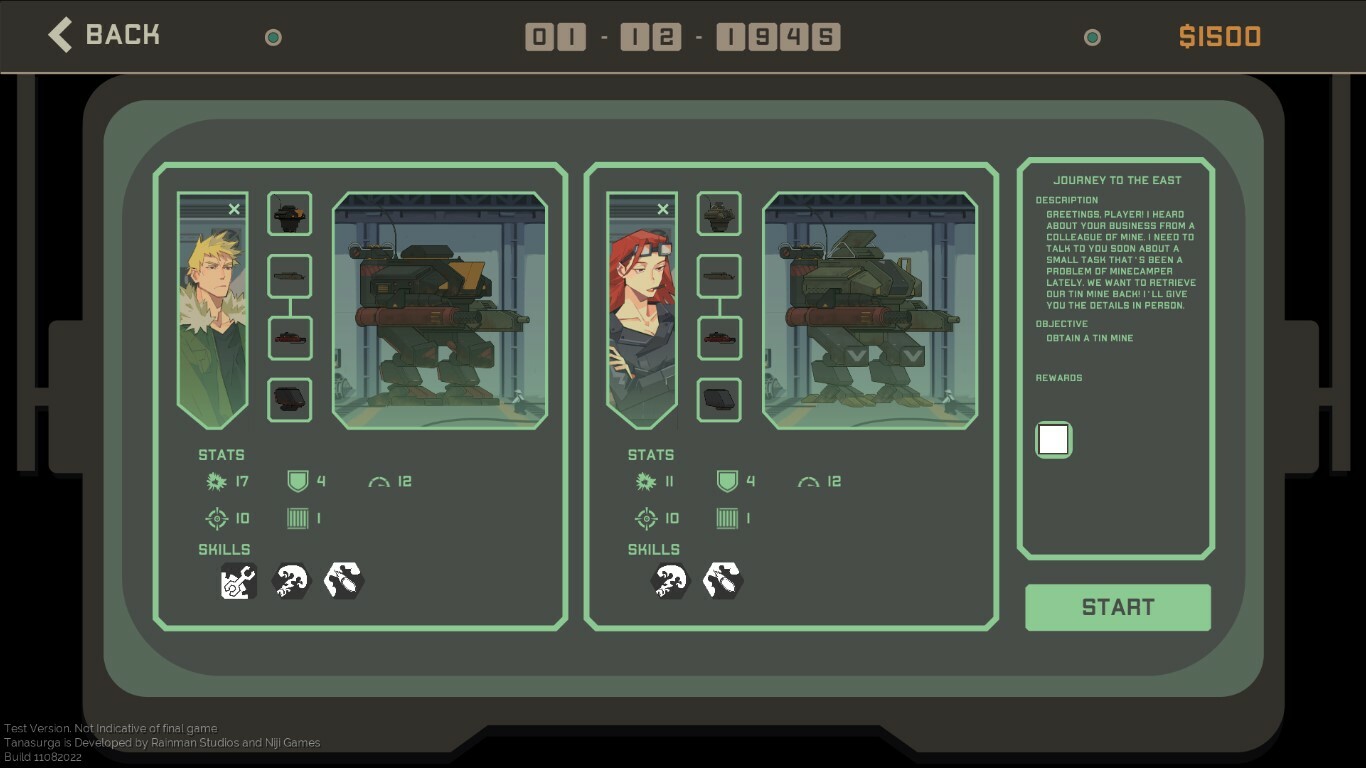Screen dimensions: 1366x768
Task: Select the red weapon slot on the left mech
Action: (289, 338)
